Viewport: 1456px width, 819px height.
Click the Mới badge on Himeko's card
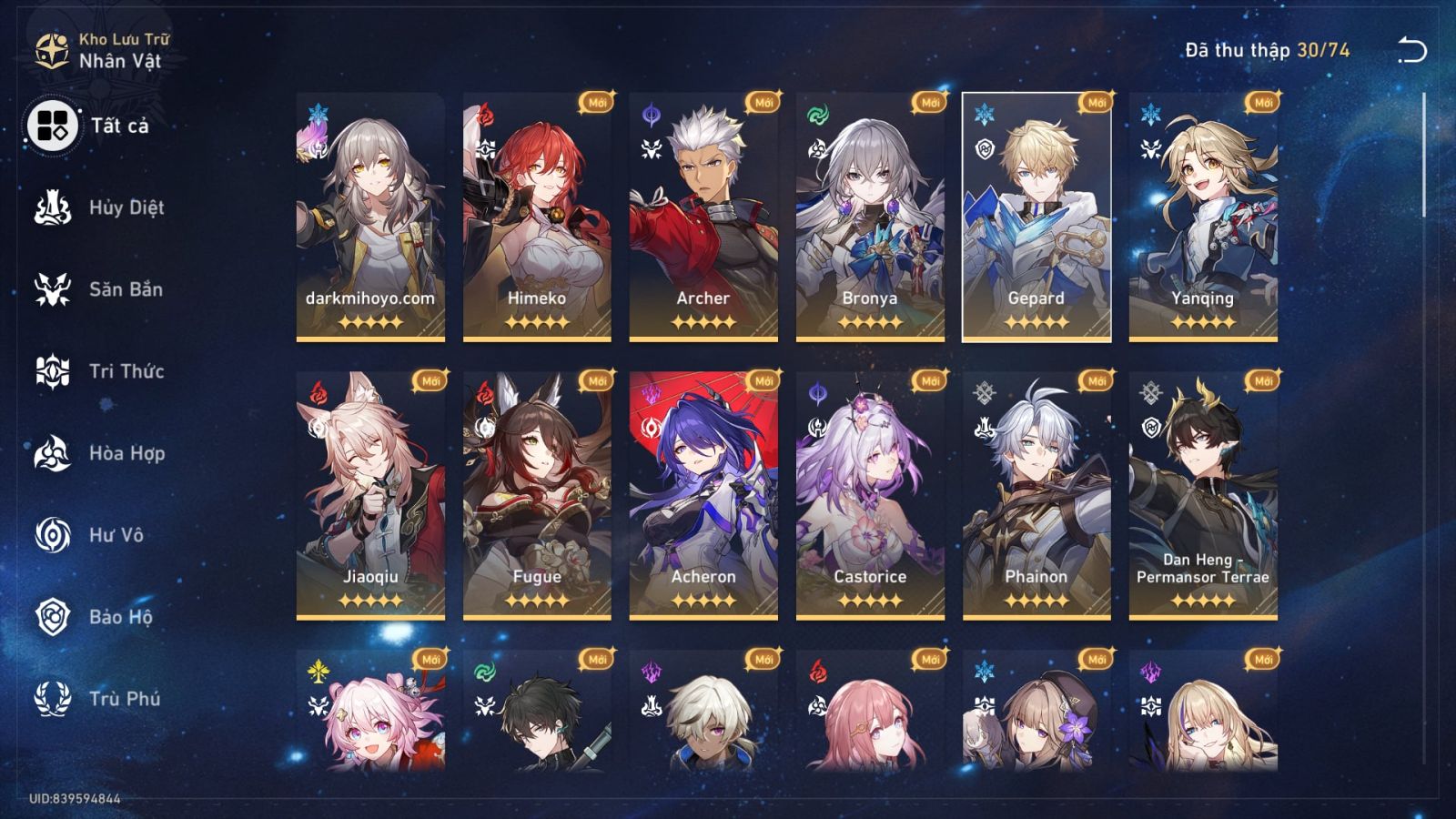click(x=597, y=103)
